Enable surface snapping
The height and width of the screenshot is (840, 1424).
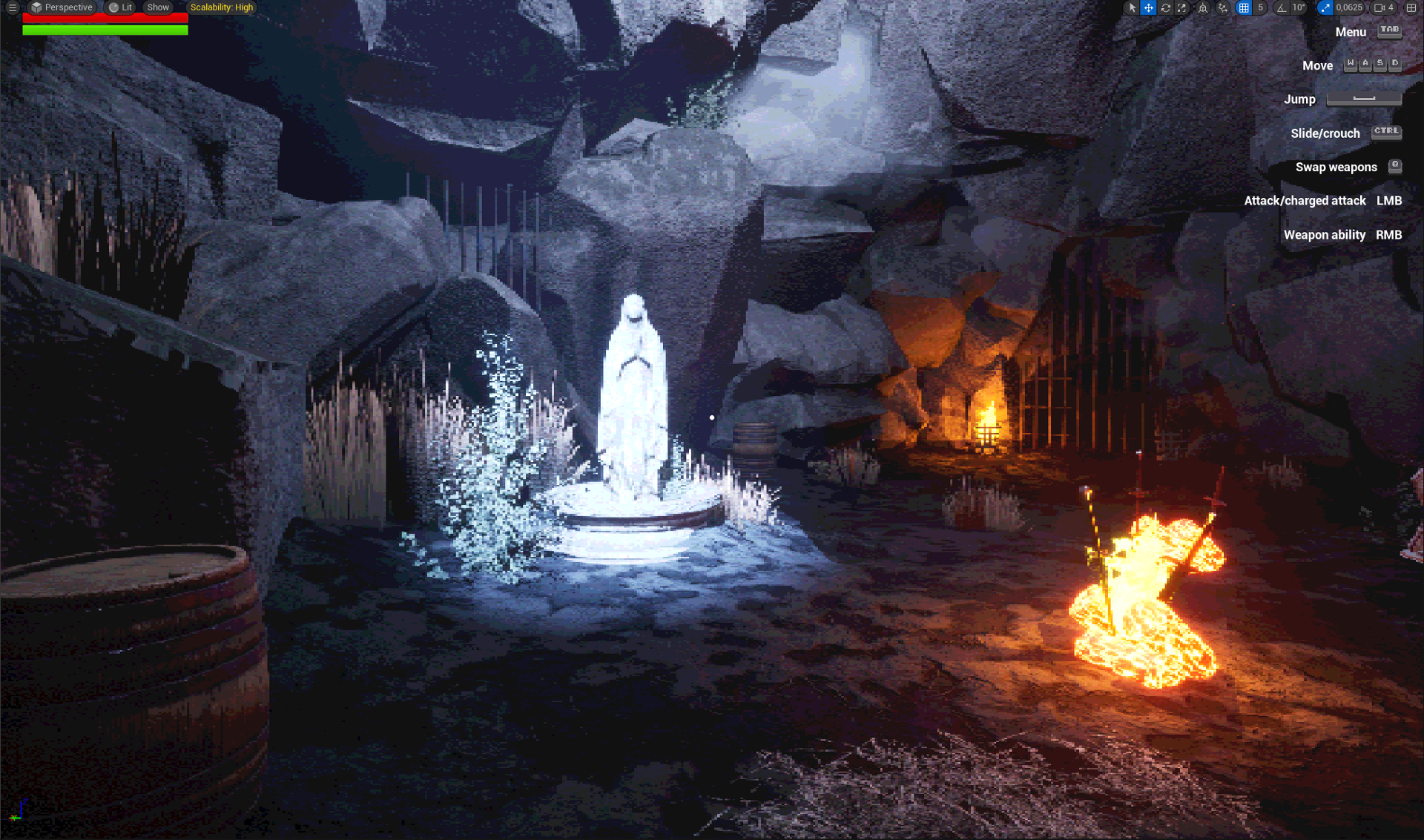tap(1222, 7)
